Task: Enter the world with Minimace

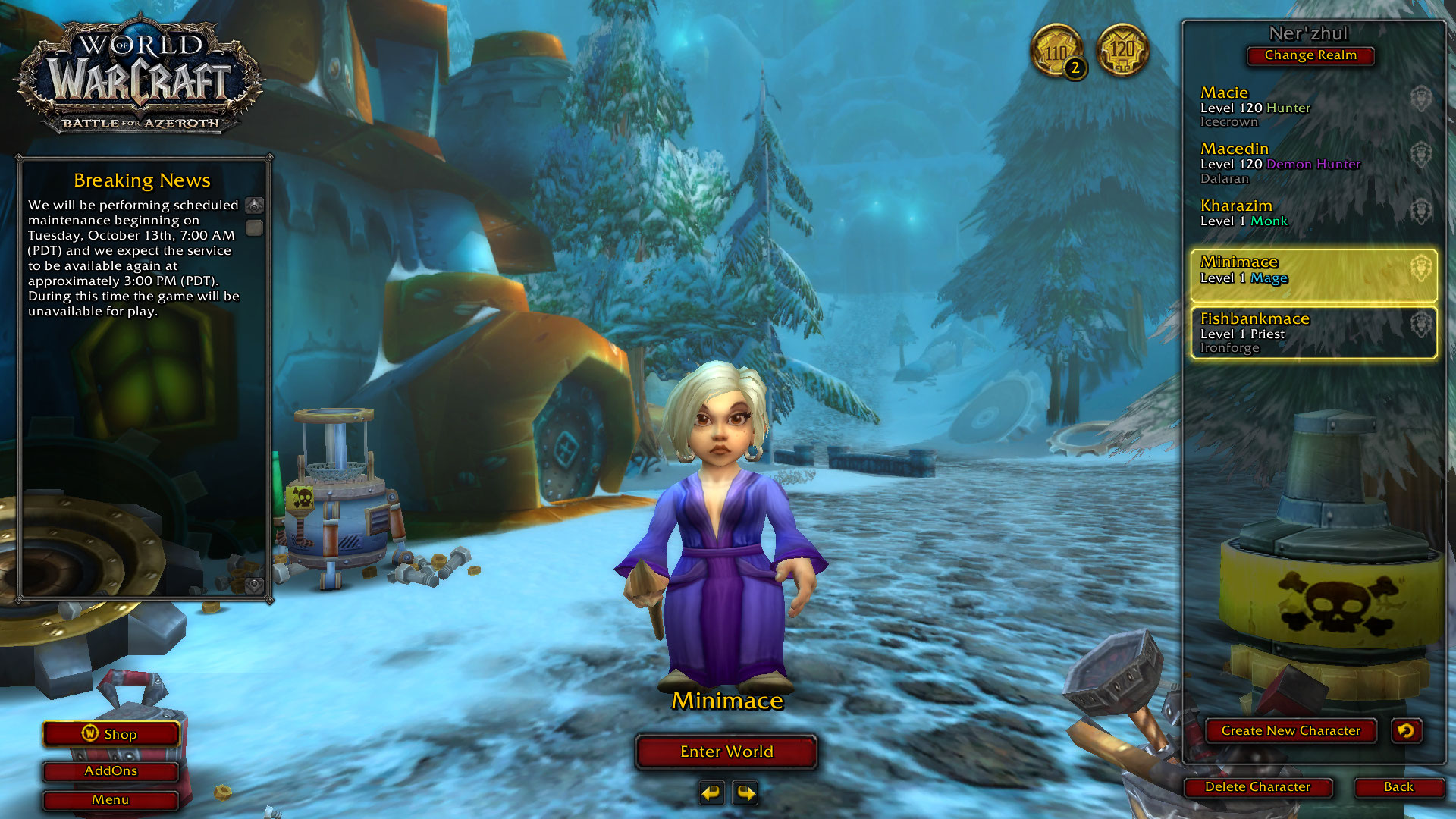Action: pyautogui.click(x=726, y=752)
